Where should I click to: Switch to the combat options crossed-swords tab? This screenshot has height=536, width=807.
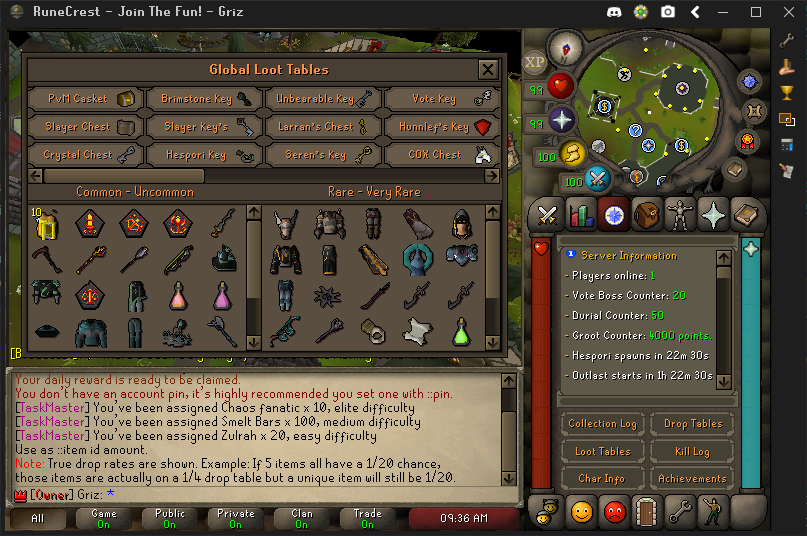click(x=548, y=214)
